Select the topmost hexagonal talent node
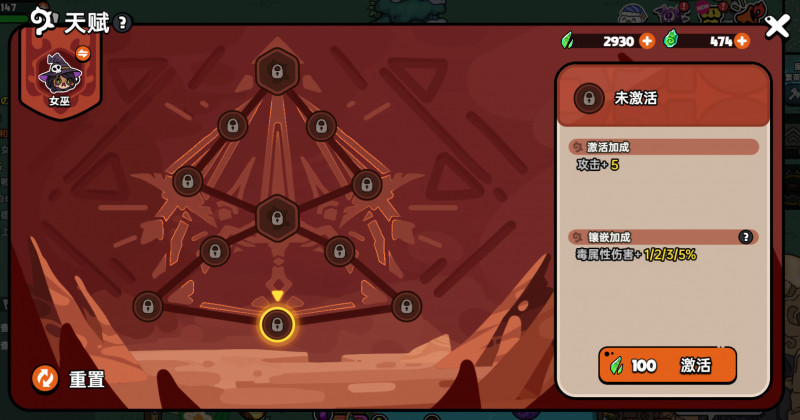Viewport: 800px width, 420px height. [277, 72]
